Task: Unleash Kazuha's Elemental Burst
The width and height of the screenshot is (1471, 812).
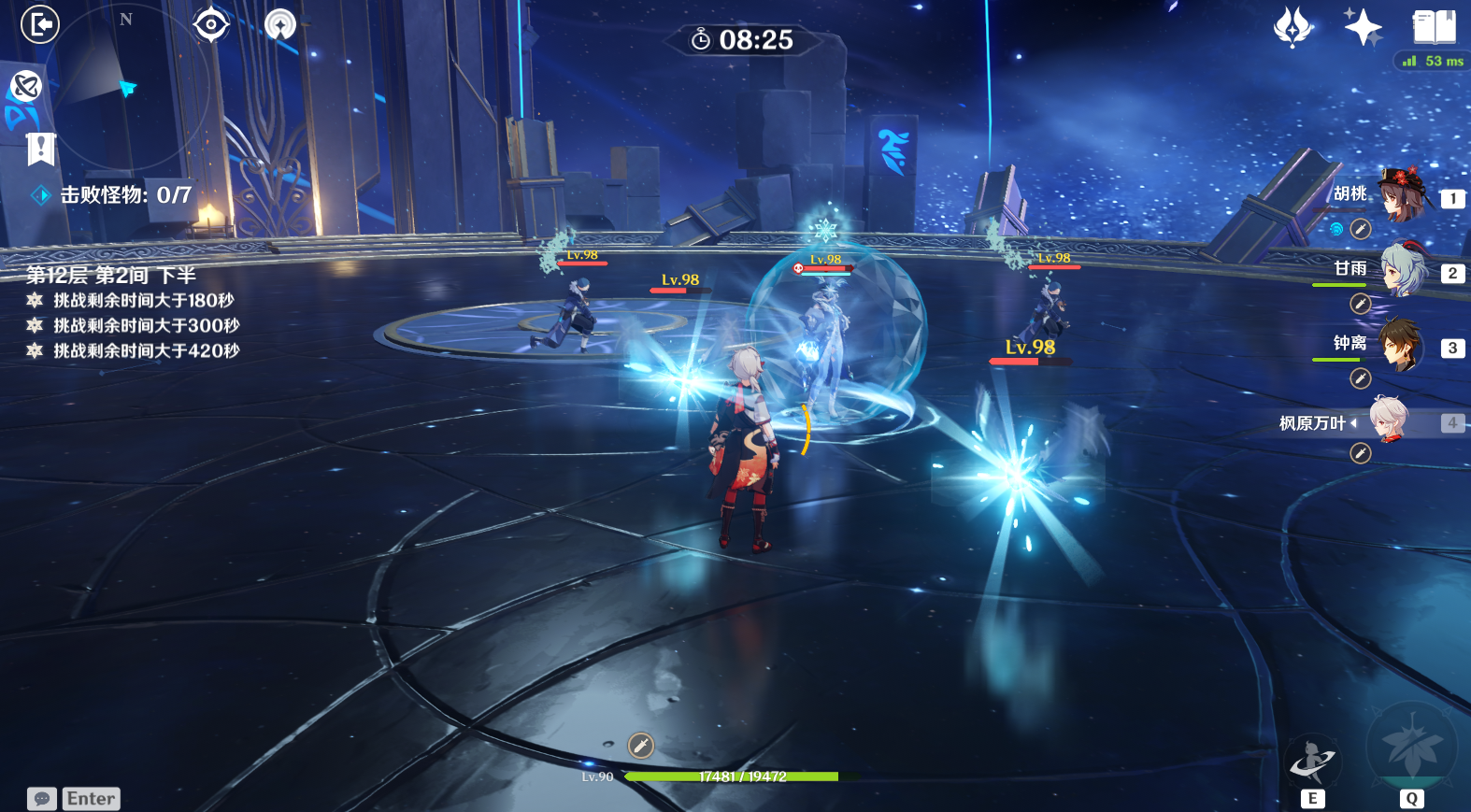Action: click(1411, 749)
